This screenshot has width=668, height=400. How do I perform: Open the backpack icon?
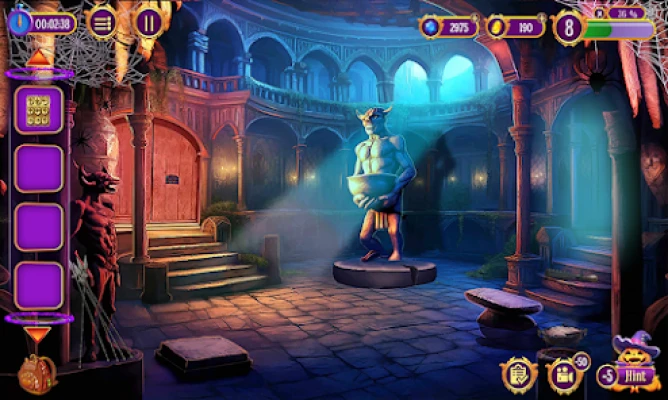pos(36,375)
